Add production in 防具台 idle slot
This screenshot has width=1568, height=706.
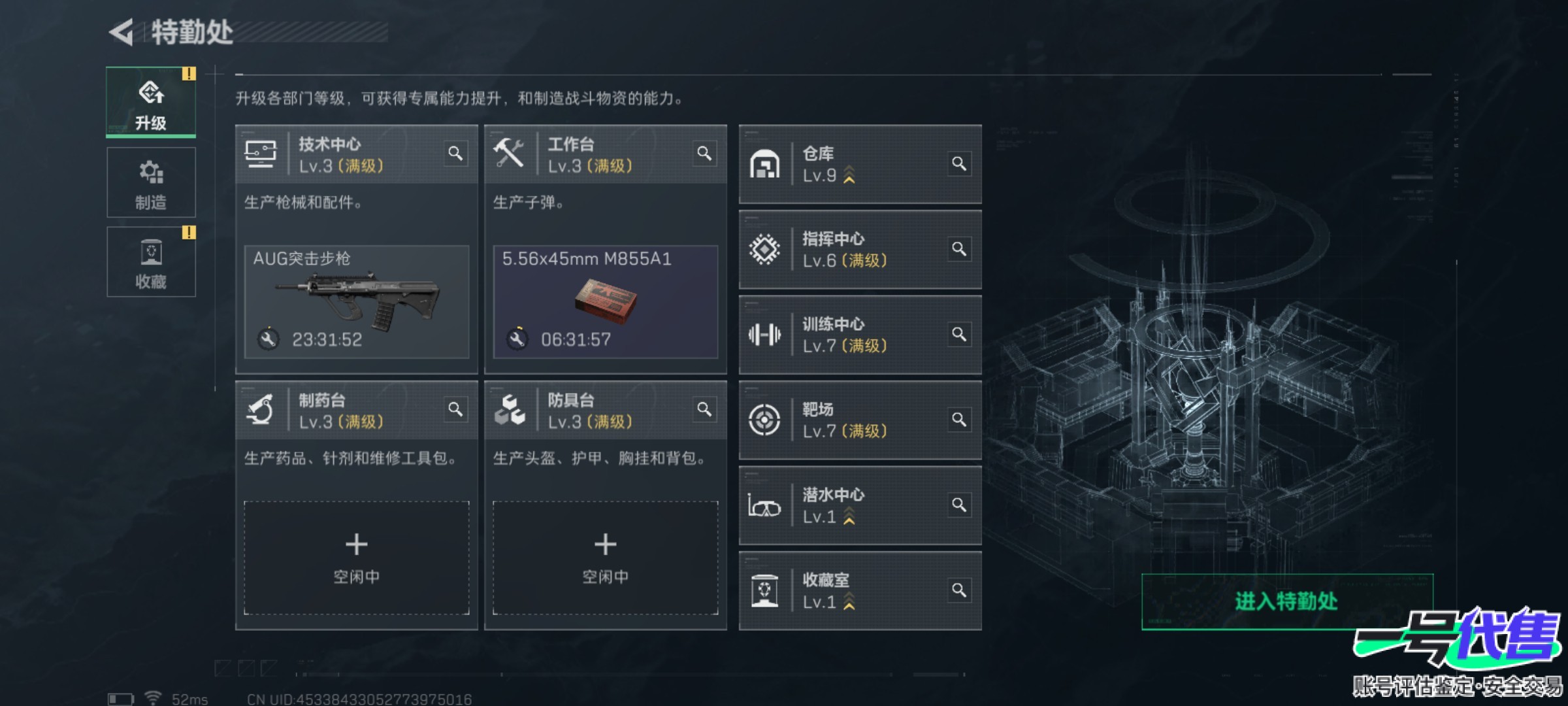click(x=605, y=557)
